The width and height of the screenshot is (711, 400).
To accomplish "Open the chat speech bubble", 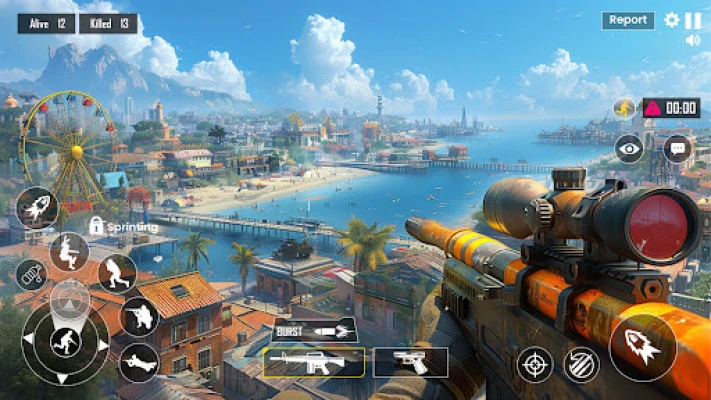I will pyautogui.click(x=677, y=148).
